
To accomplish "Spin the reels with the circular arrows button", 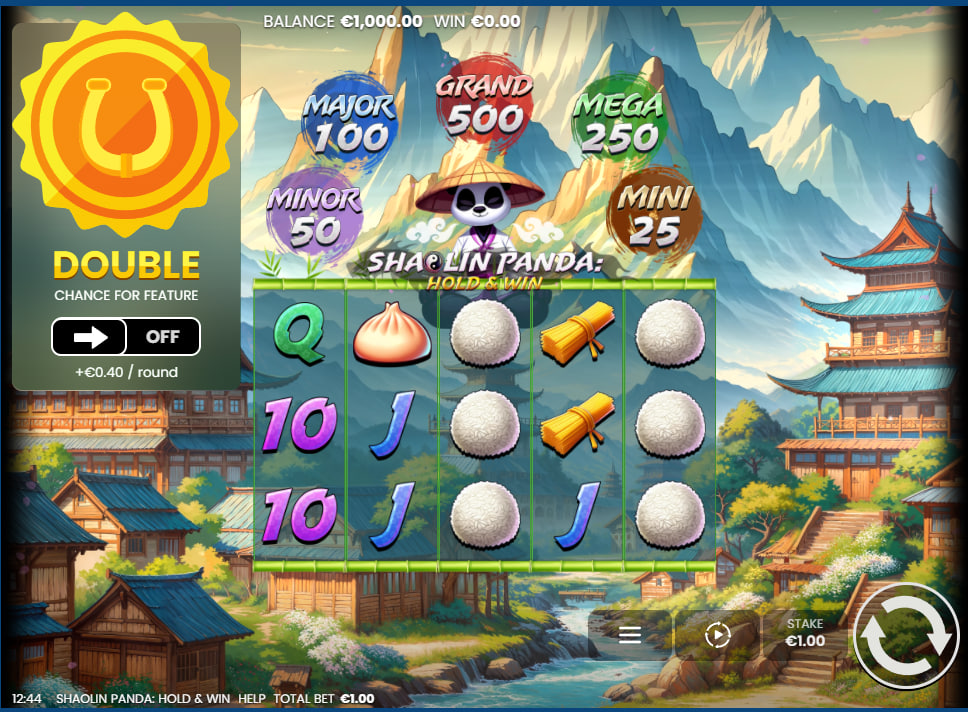I will tap(907, 636).
